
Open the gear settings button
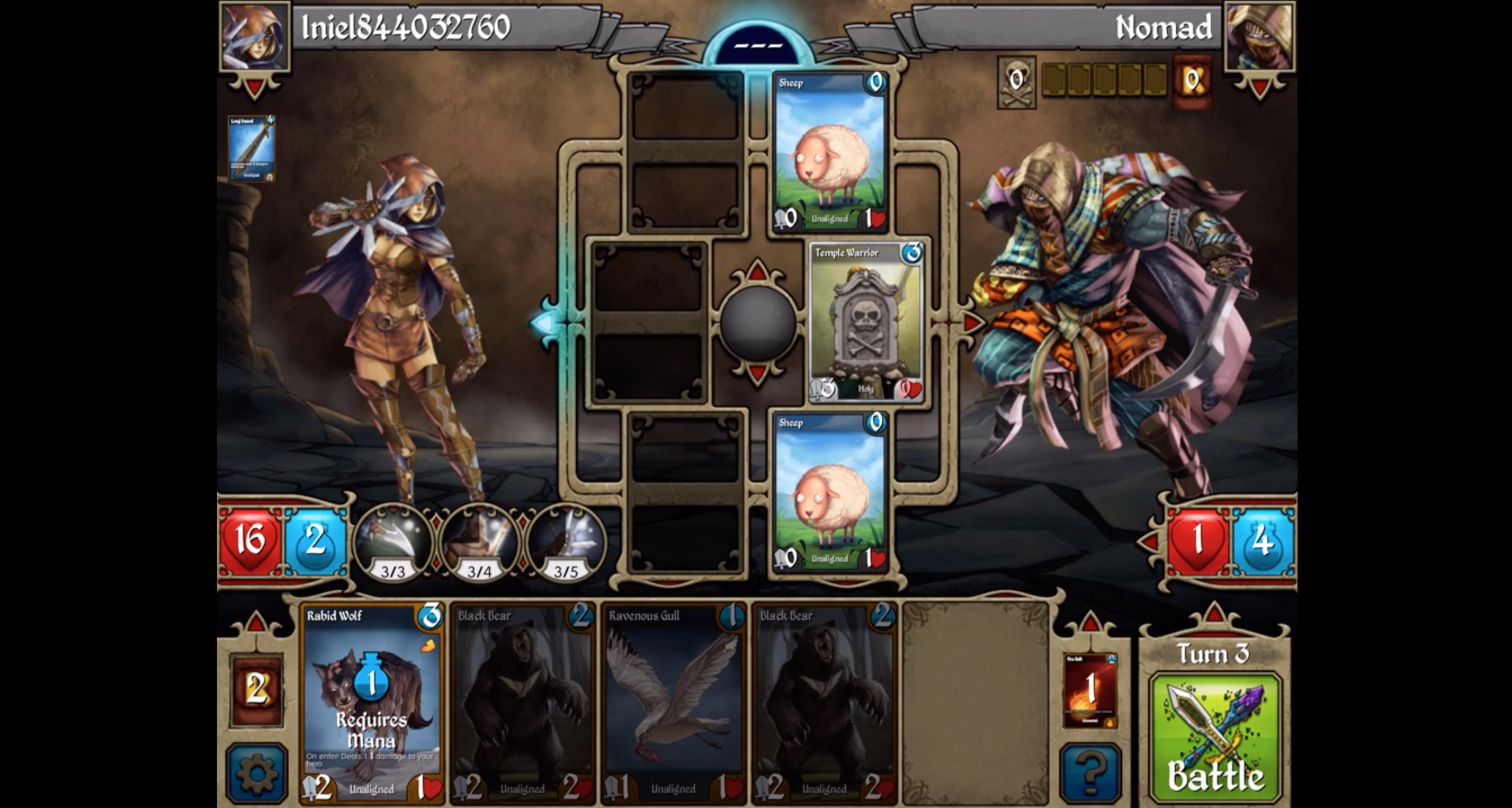tap(257, 772)
